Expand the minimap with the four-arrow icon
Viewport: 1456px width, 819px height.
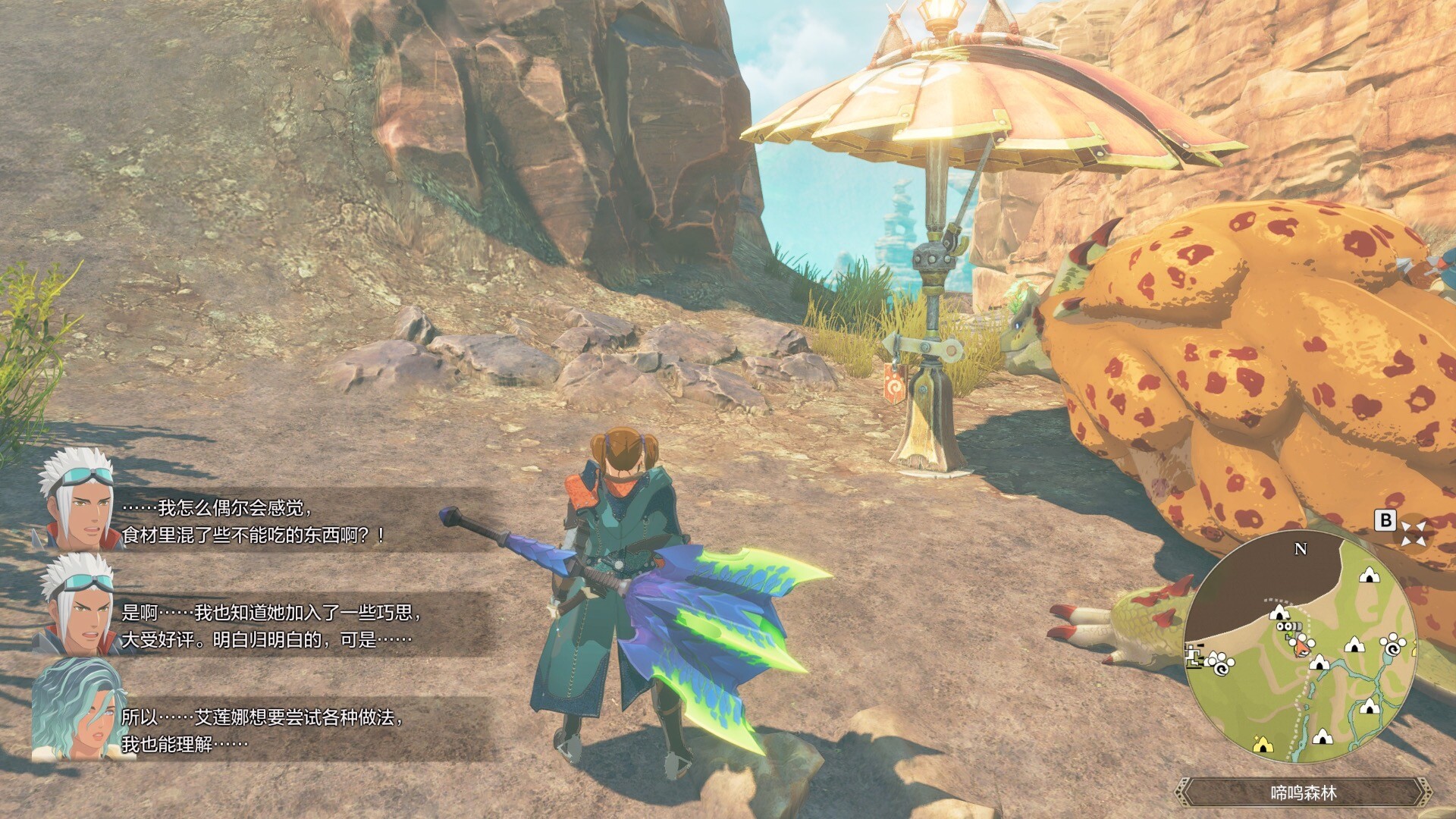point(1413,533)
